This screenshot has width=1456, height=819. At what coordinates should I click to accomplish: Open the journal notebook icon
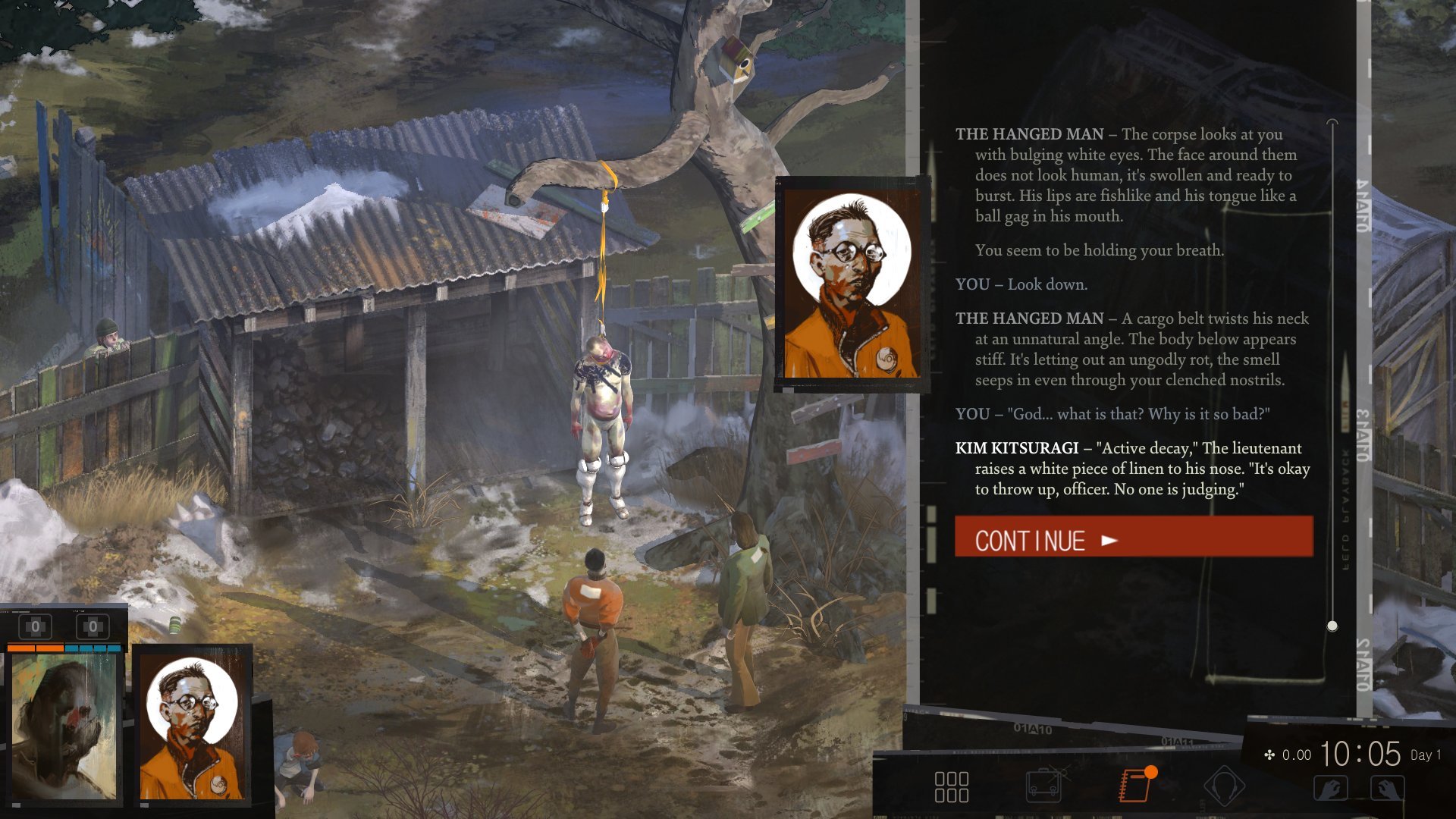click(1135, 786)
